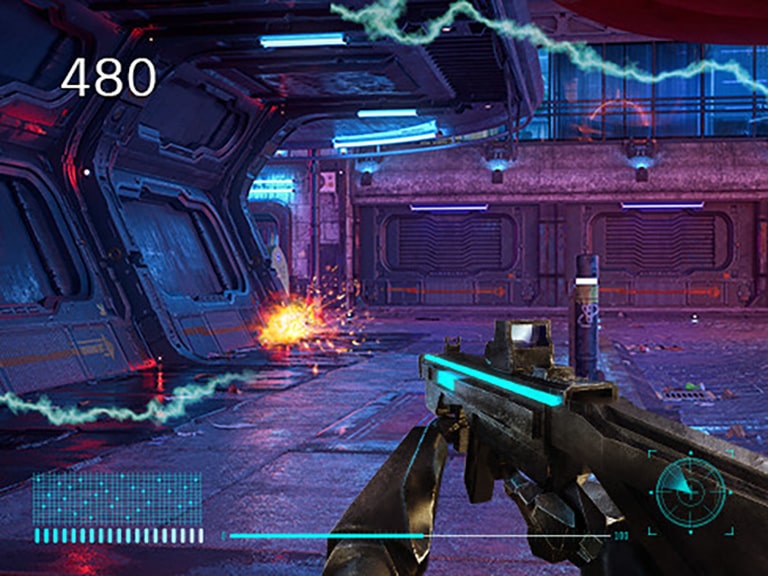Click the circular radar display

click(690, 491)
